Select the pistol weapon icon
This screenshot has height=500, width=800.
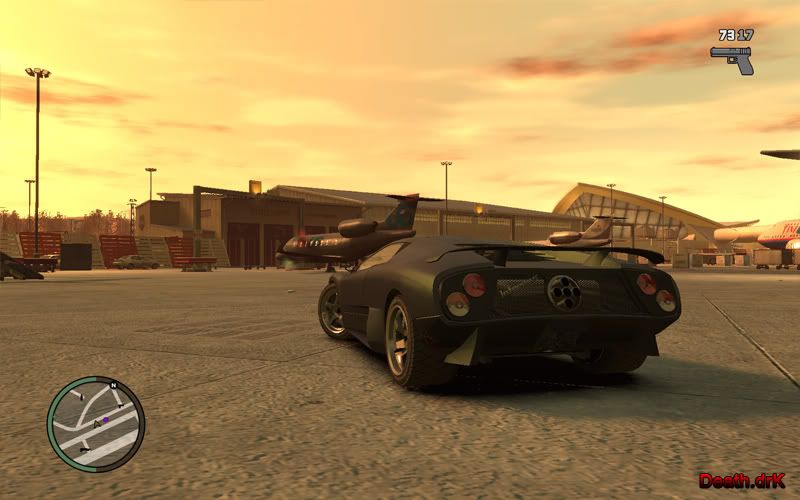pyautogui.click(x=733, y=58)
